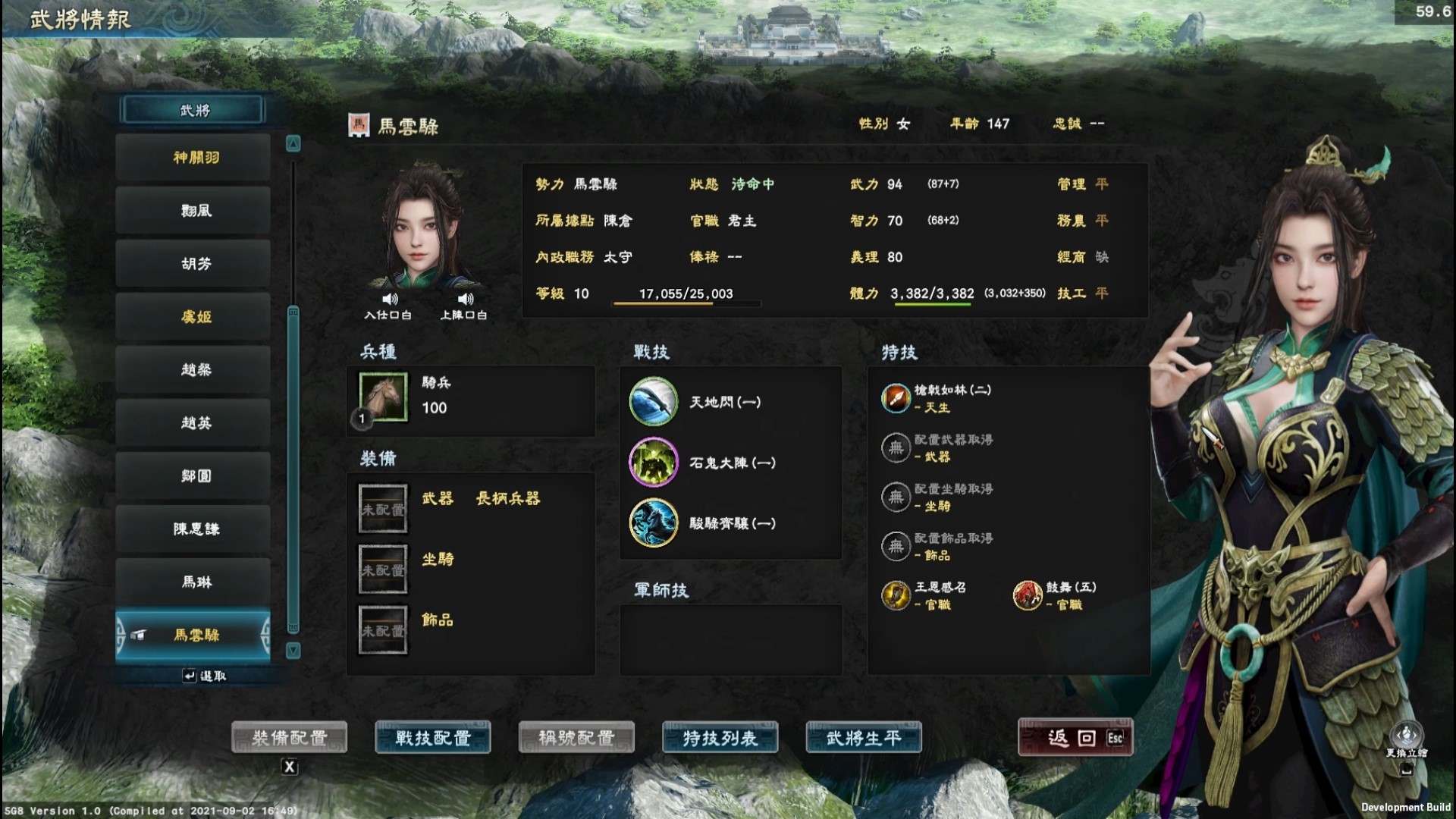The image size is (1456, 819).
Task: Click the unequipped 武器 weapon slot
Action: (x=382, y=507)
